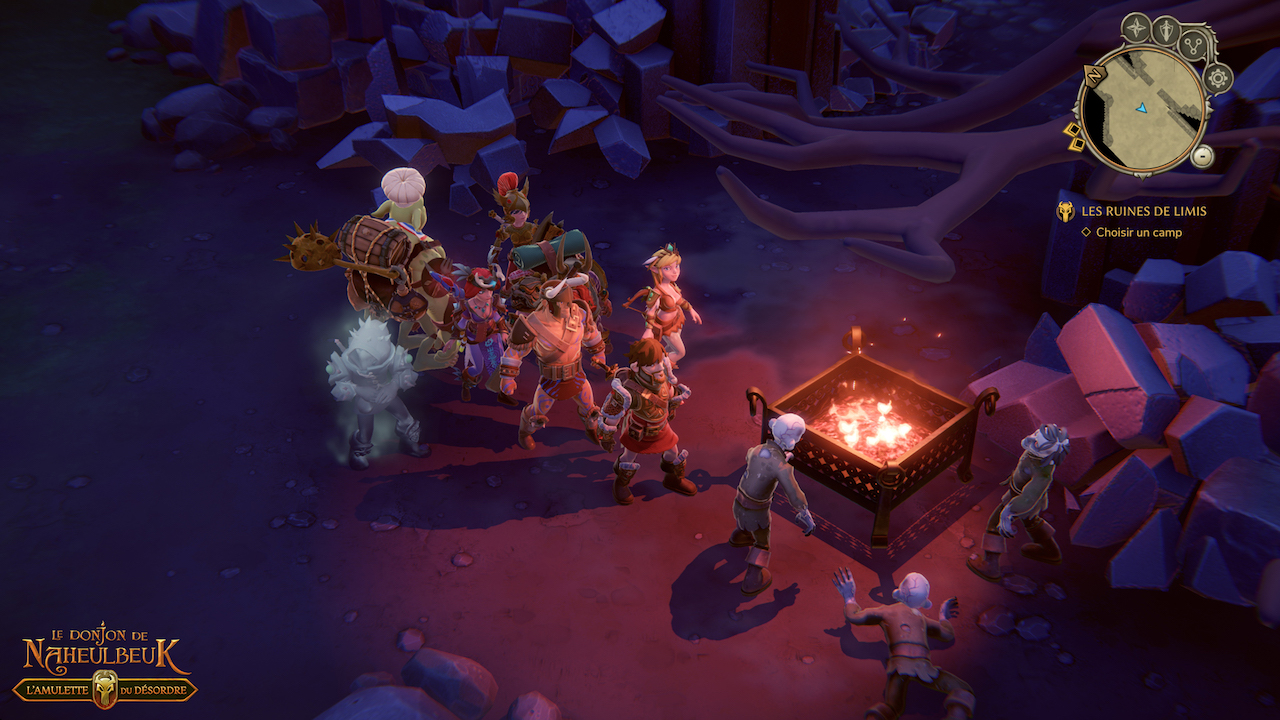This screenshot has height=720, width=1280.
Task: Open settings via the gear icon
Action: click(x=1217, y=77)
